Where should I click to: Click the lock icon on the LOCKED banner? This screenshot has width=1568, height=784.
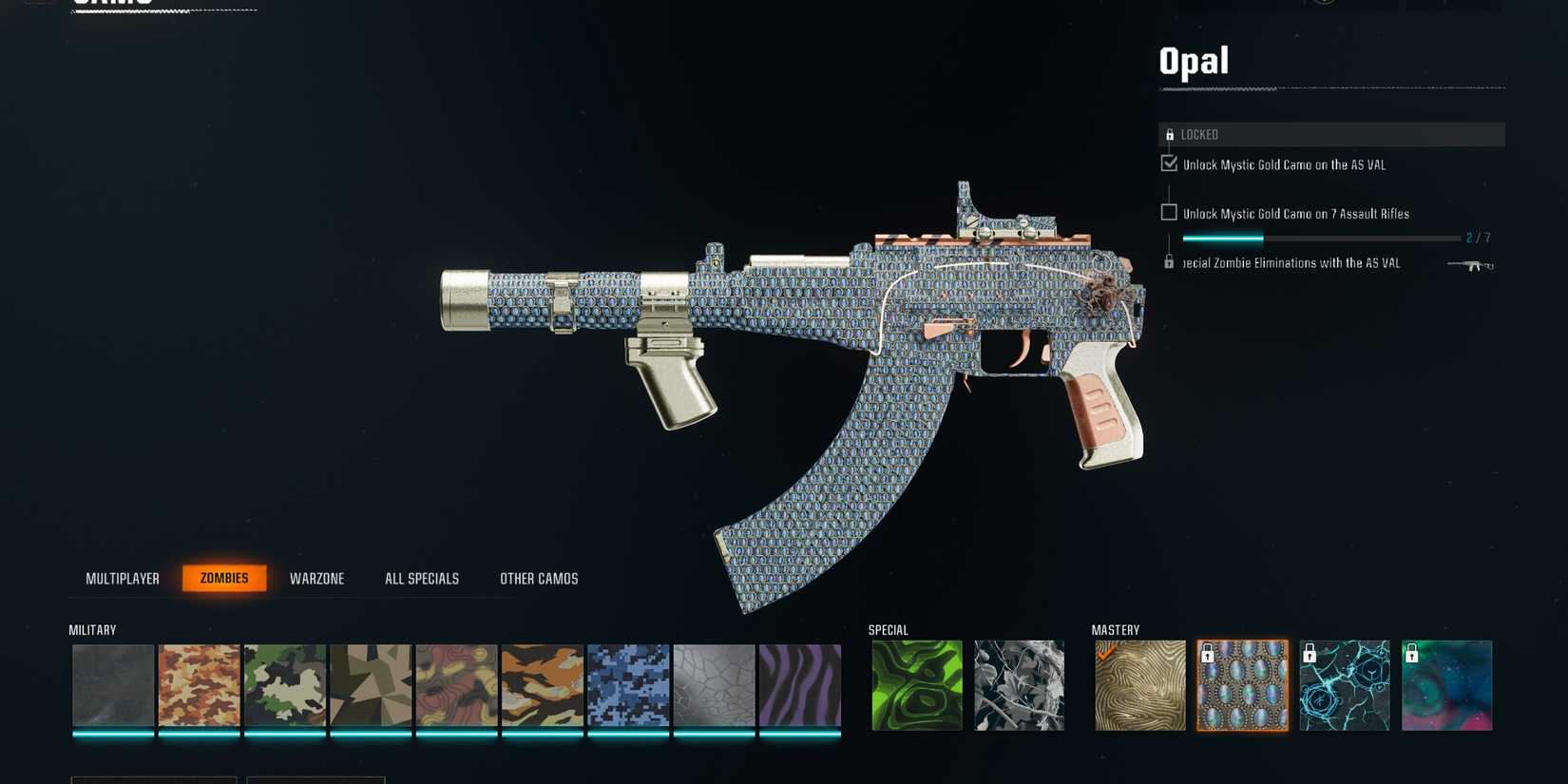coord(1170,134)
